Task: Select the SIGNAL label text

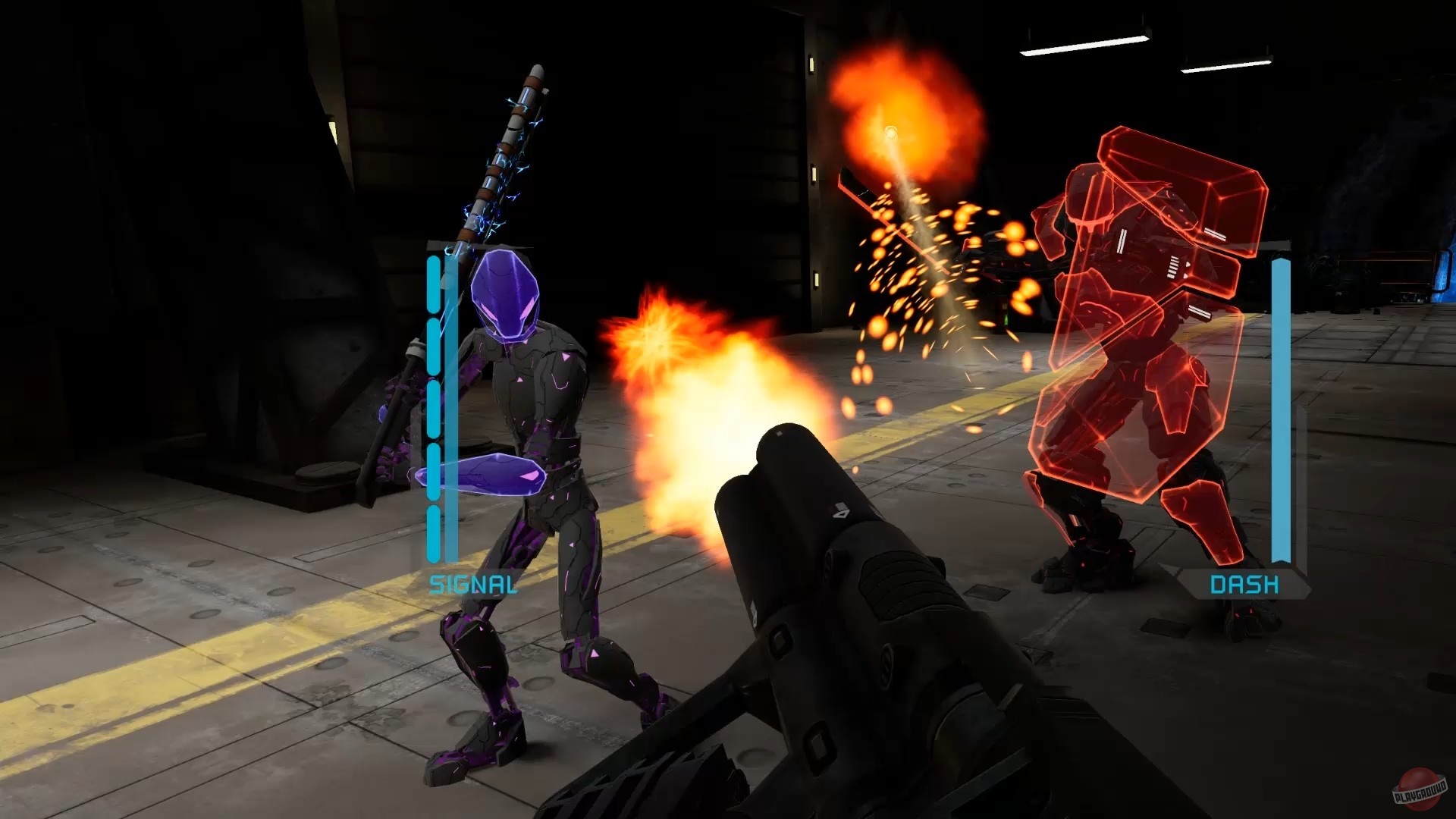Action: (473, 585)
